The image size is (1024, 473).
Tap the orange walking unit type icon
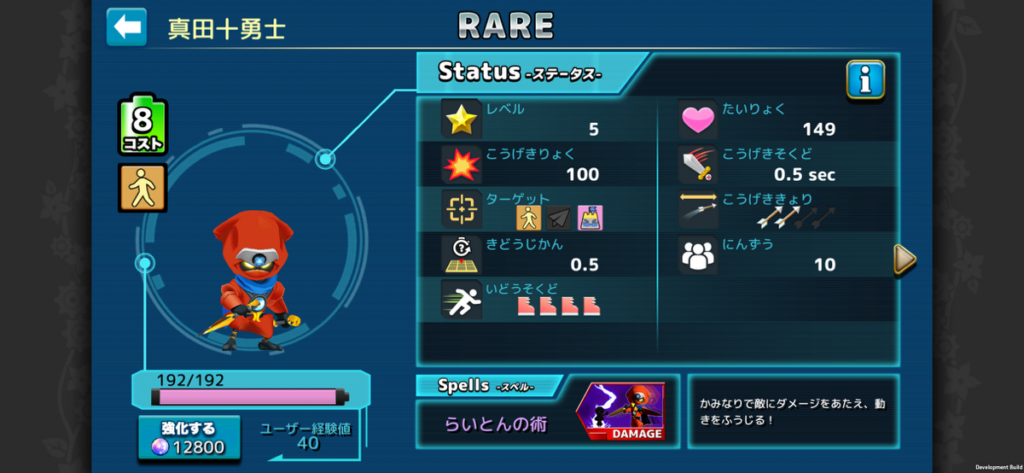click(143, 188)
